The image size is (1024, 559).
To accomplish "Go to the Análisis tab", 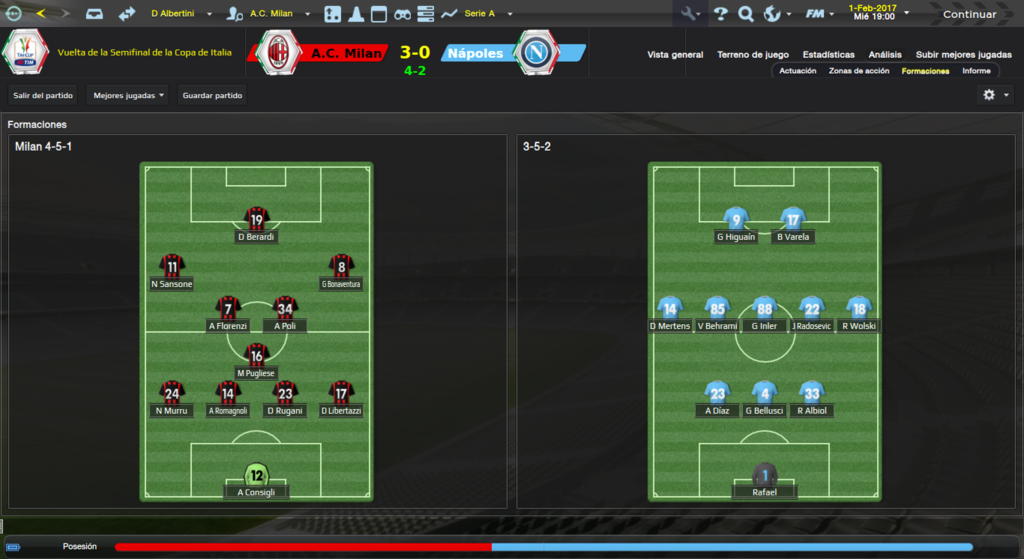I will [x=885, y=54].
